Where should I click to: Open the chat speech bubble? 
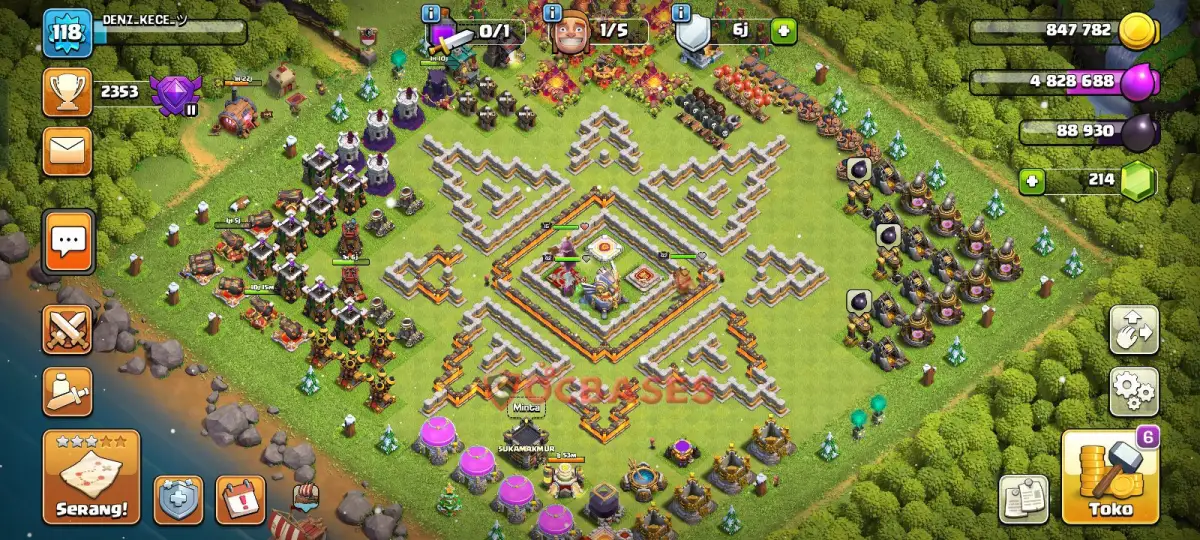[69, 241]
